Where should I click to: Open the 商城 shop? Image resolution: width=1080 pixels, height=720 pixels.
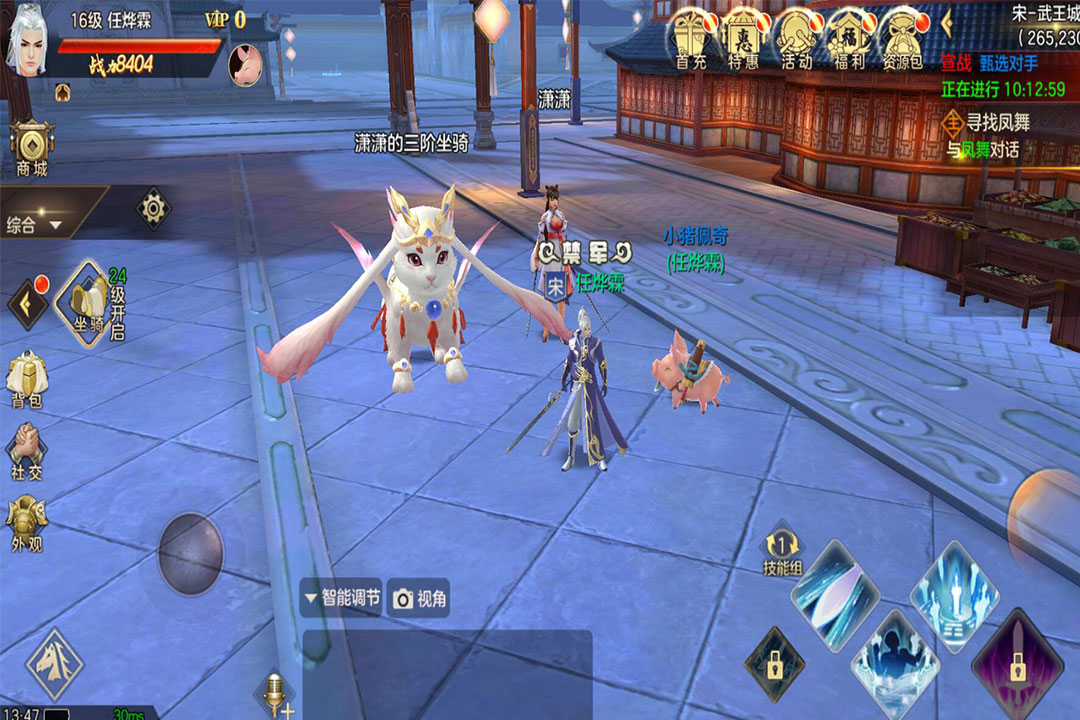(32, 148)
